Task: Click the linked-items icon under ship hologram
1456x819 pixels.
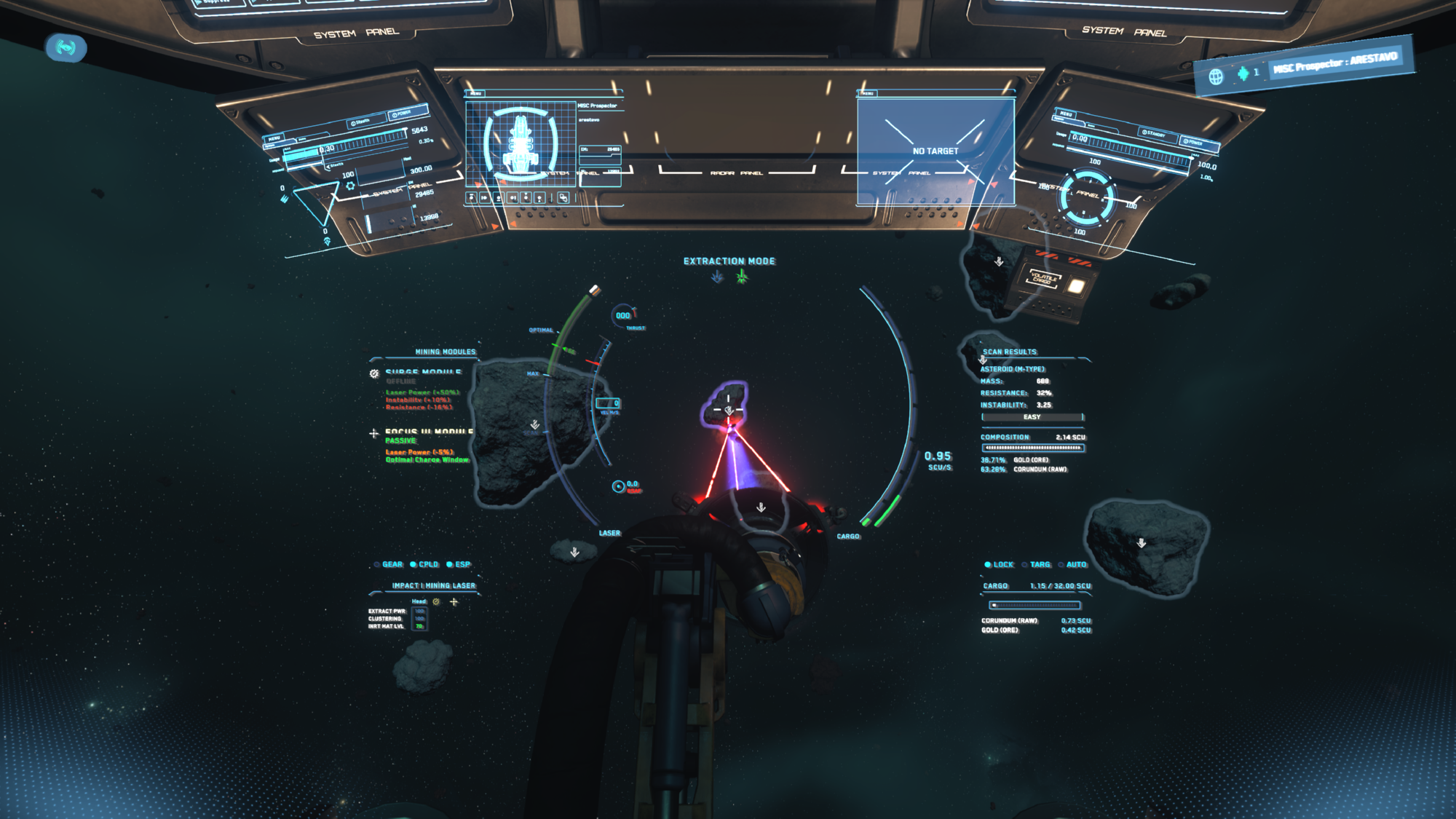Action: [563, 197]
